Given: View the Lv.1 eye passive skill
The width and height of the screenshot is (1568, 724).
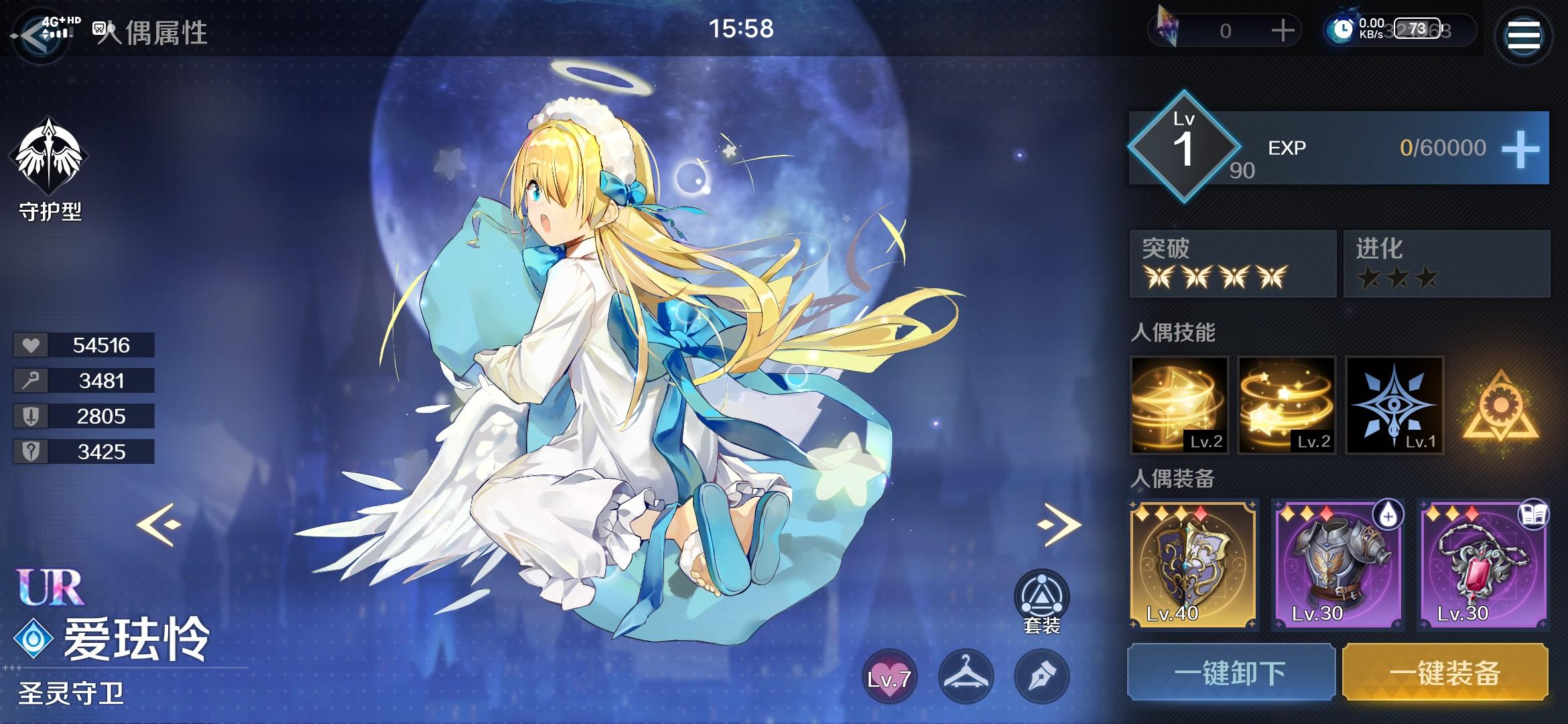Looking at the screenshot, I should [x=1394, y=406].
